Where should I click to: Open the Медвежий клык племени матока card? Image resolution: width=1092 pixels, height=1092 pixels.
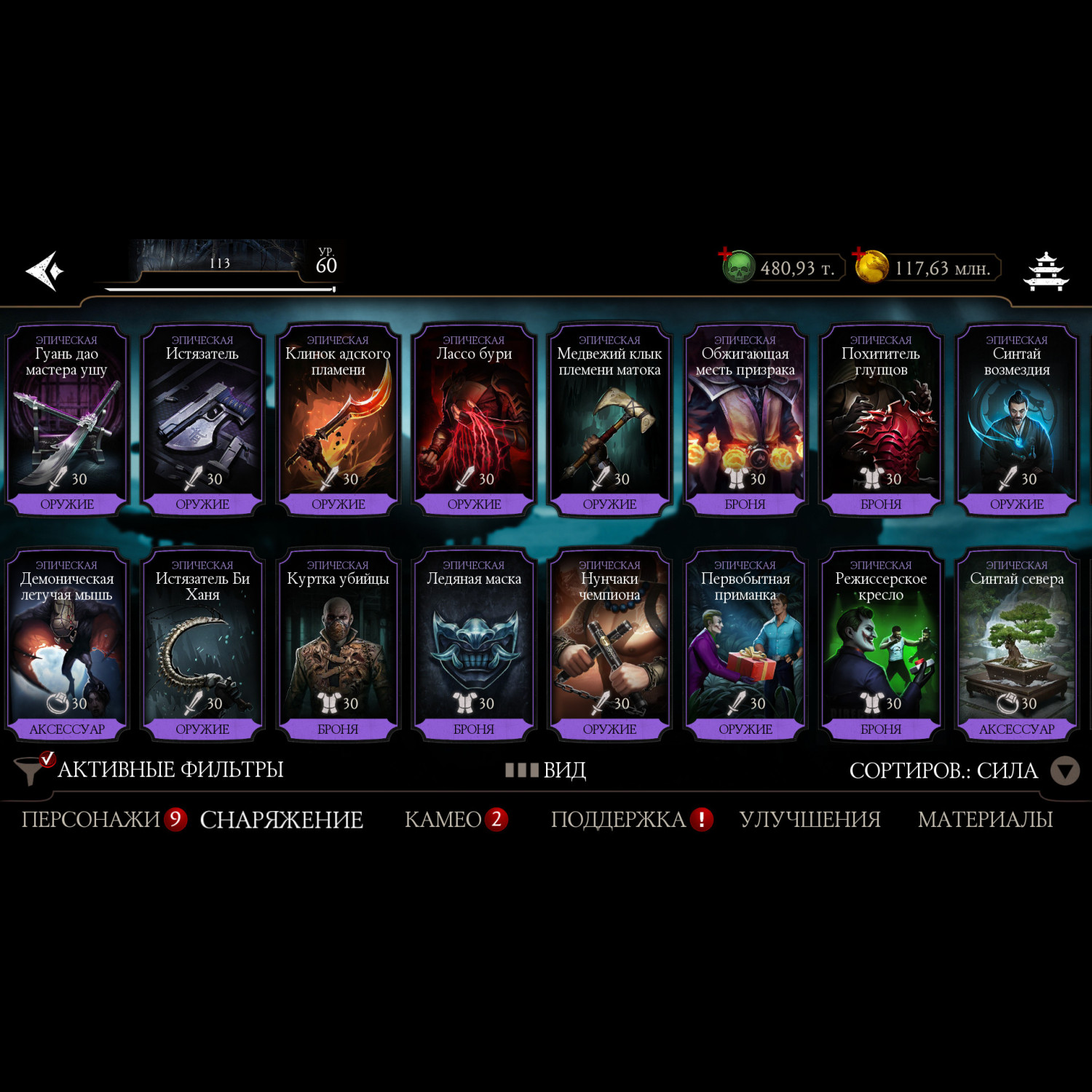[609, 421]
